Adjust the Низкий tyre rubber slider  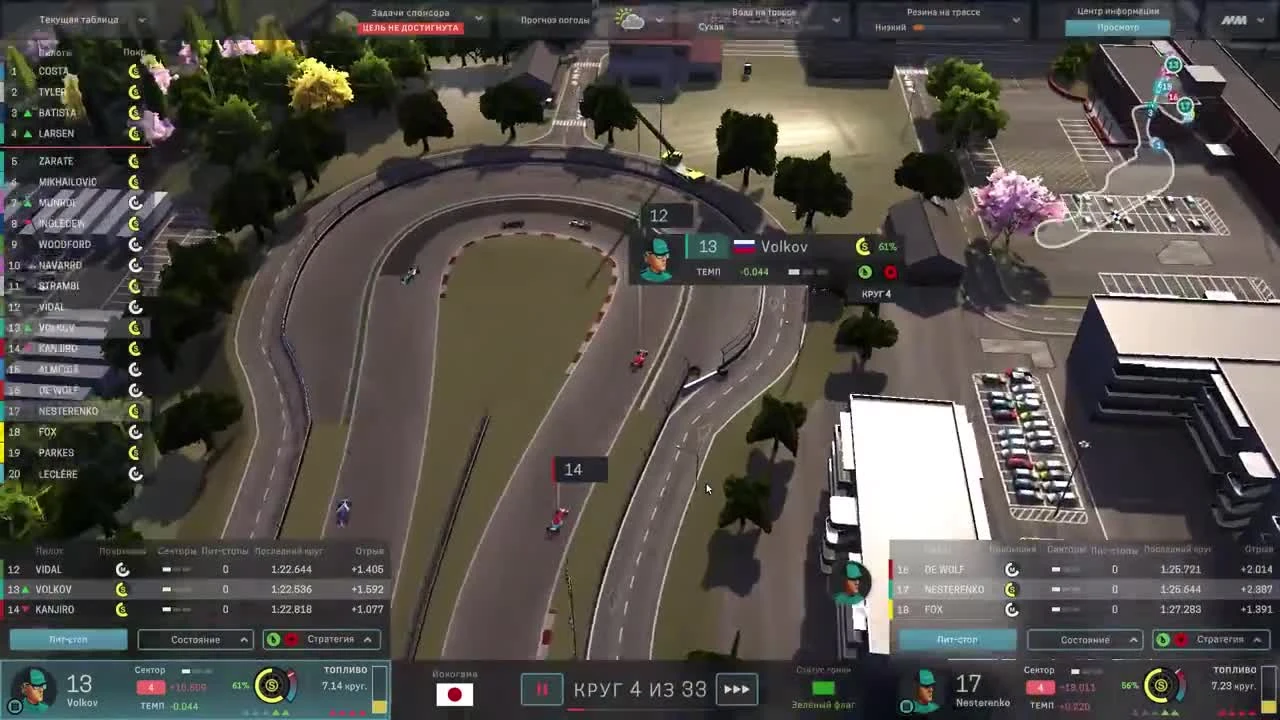(920, 29)
